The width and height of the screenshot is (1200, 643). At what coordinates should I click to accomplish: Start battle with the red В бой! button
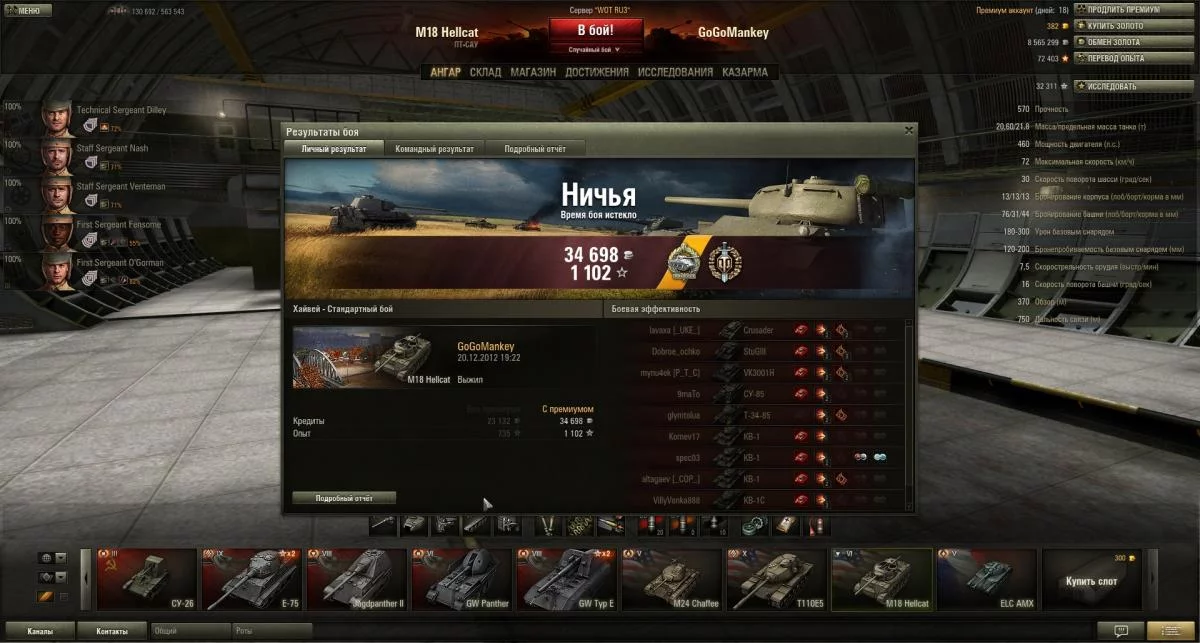click(x=595, y=31)
